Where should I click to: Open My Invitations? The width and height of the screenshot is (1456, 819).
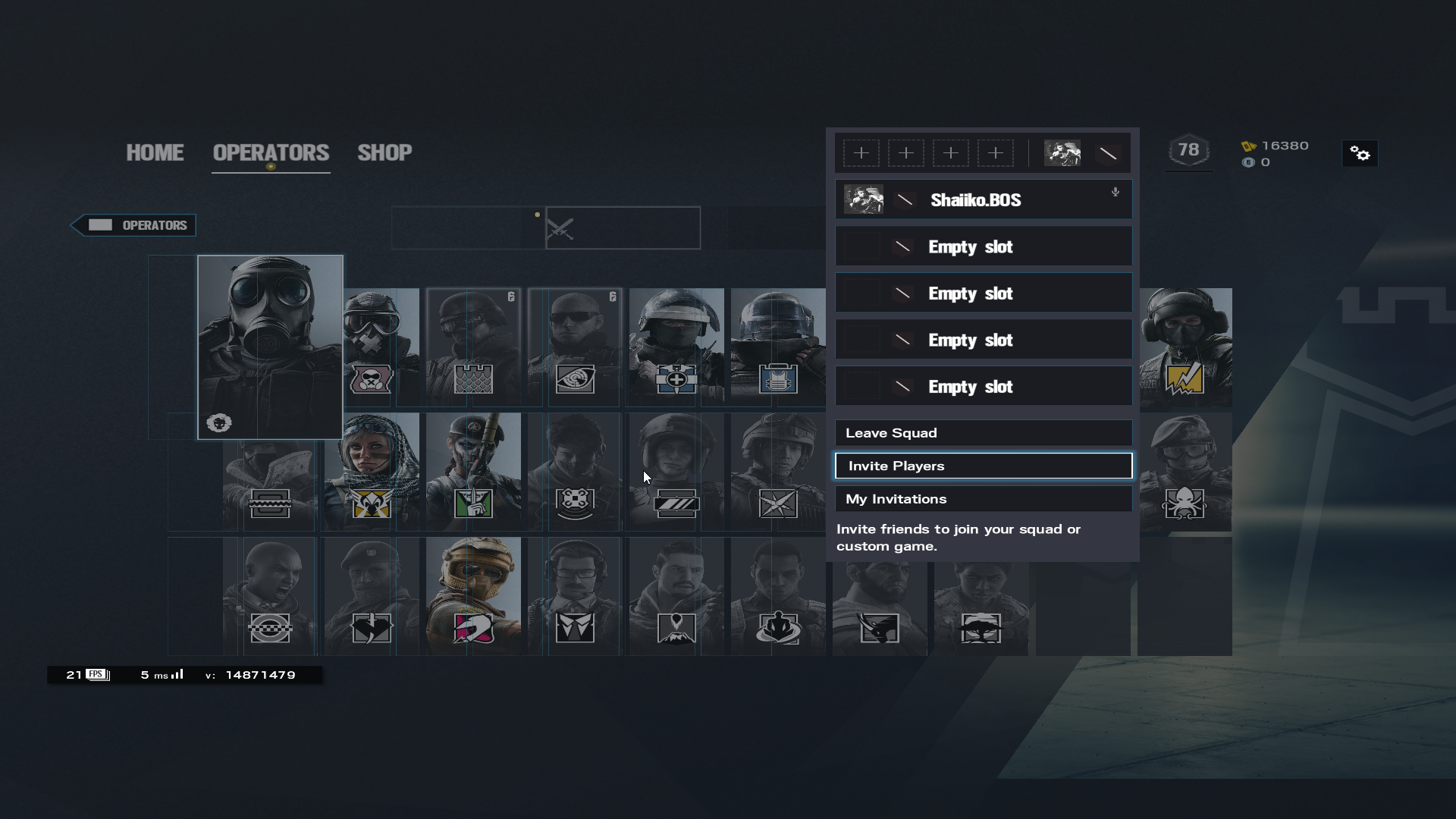[x=983, y=499]
